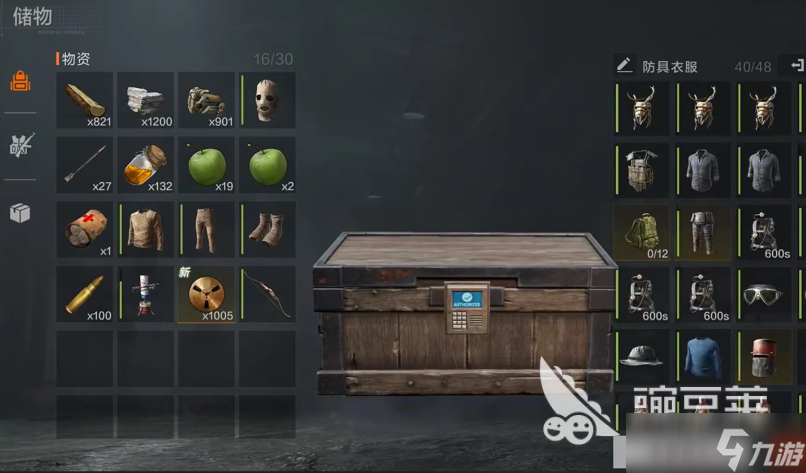Select the wood logs stack x821
The height and width of the screenshot is (473, 806).
(x=85, y=100)
